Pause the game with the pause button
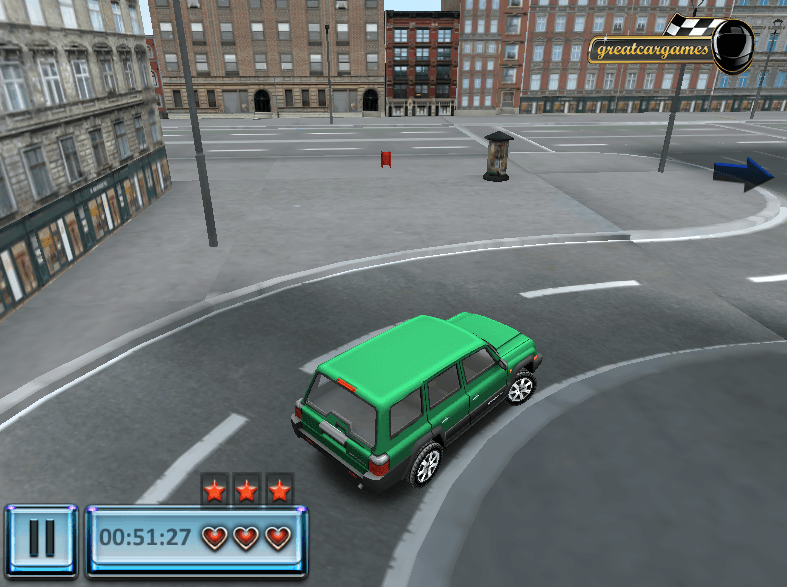 coord(41,539)
